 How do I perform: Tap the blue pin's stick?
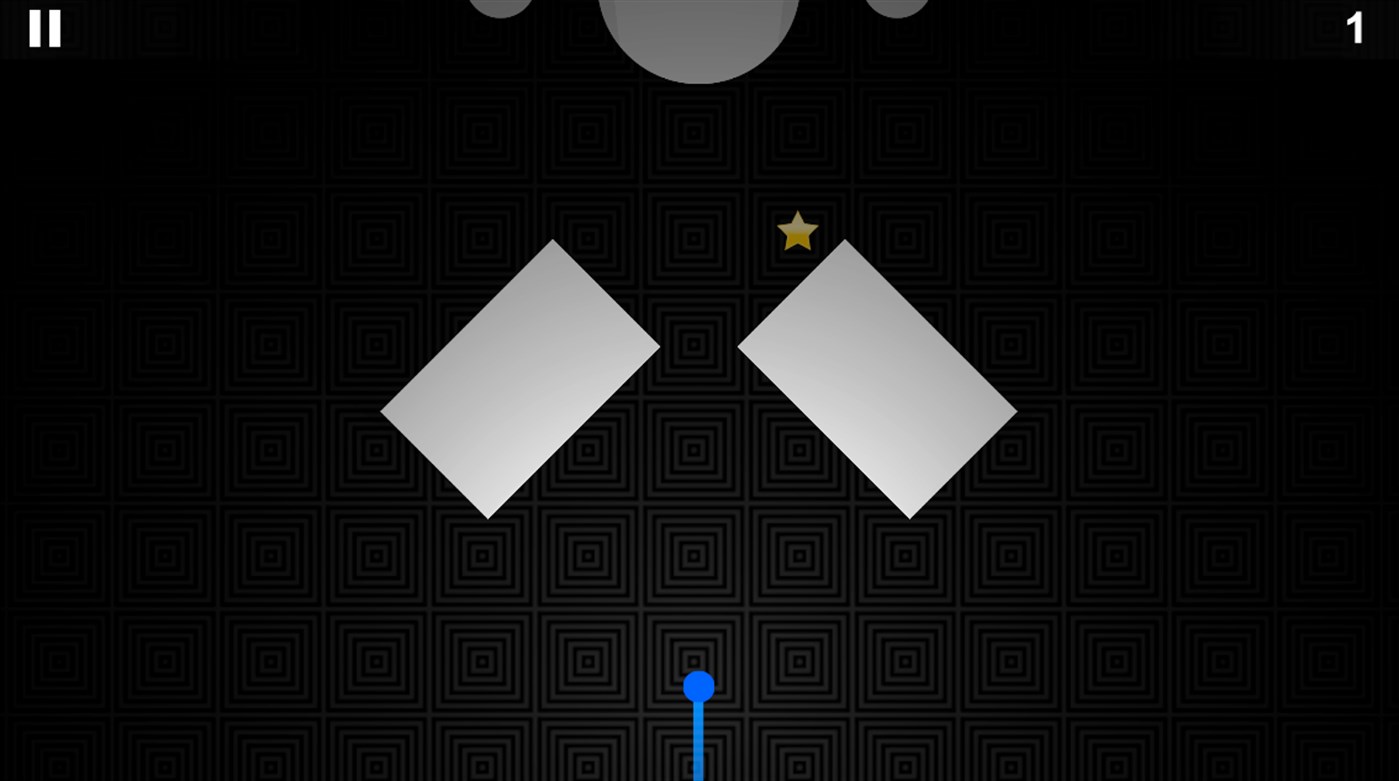[698, 740]
